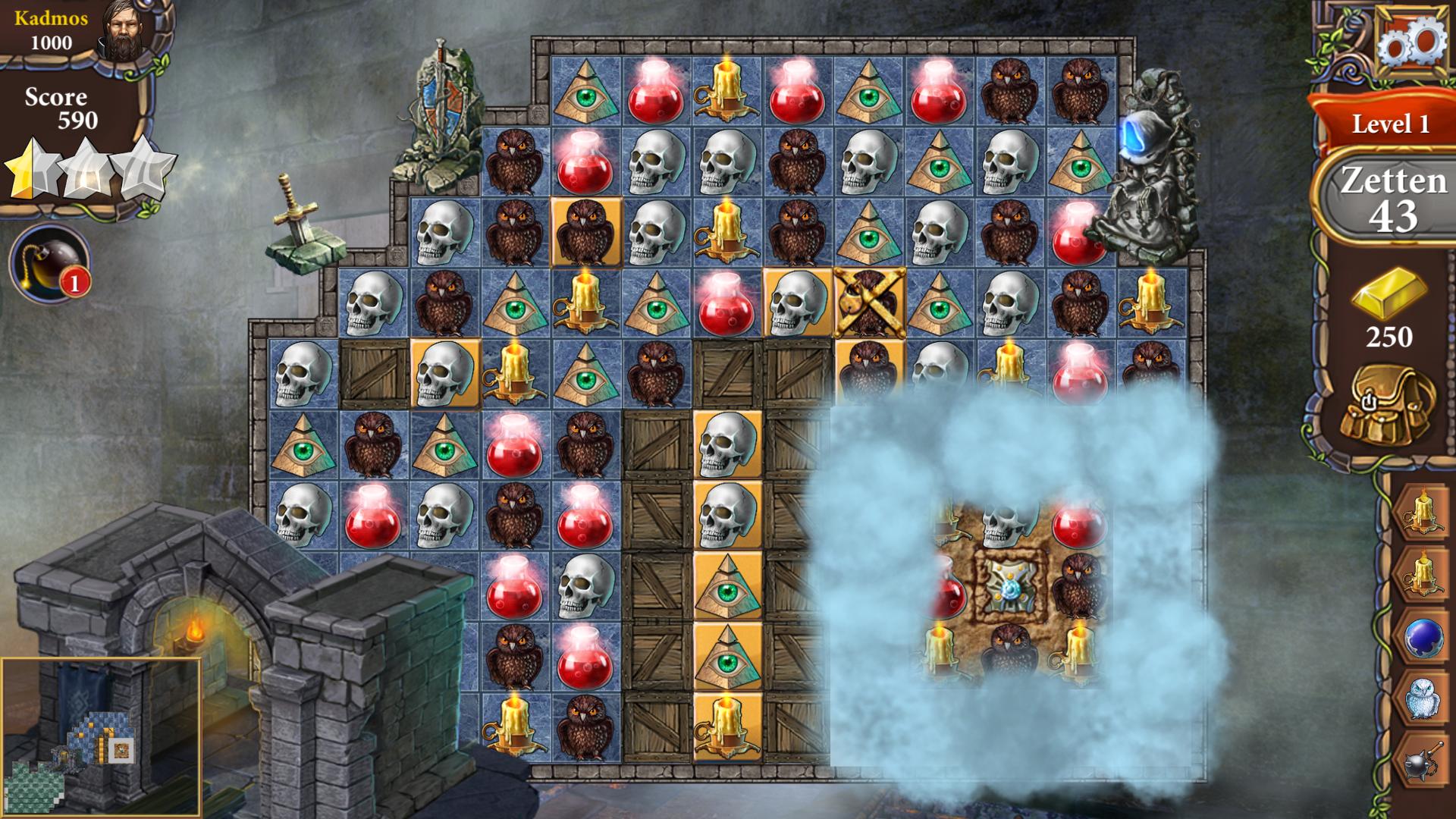This screenshot has width=1456, height=819.
Task: Click the level minimap
Action: [x=101, y=737]
